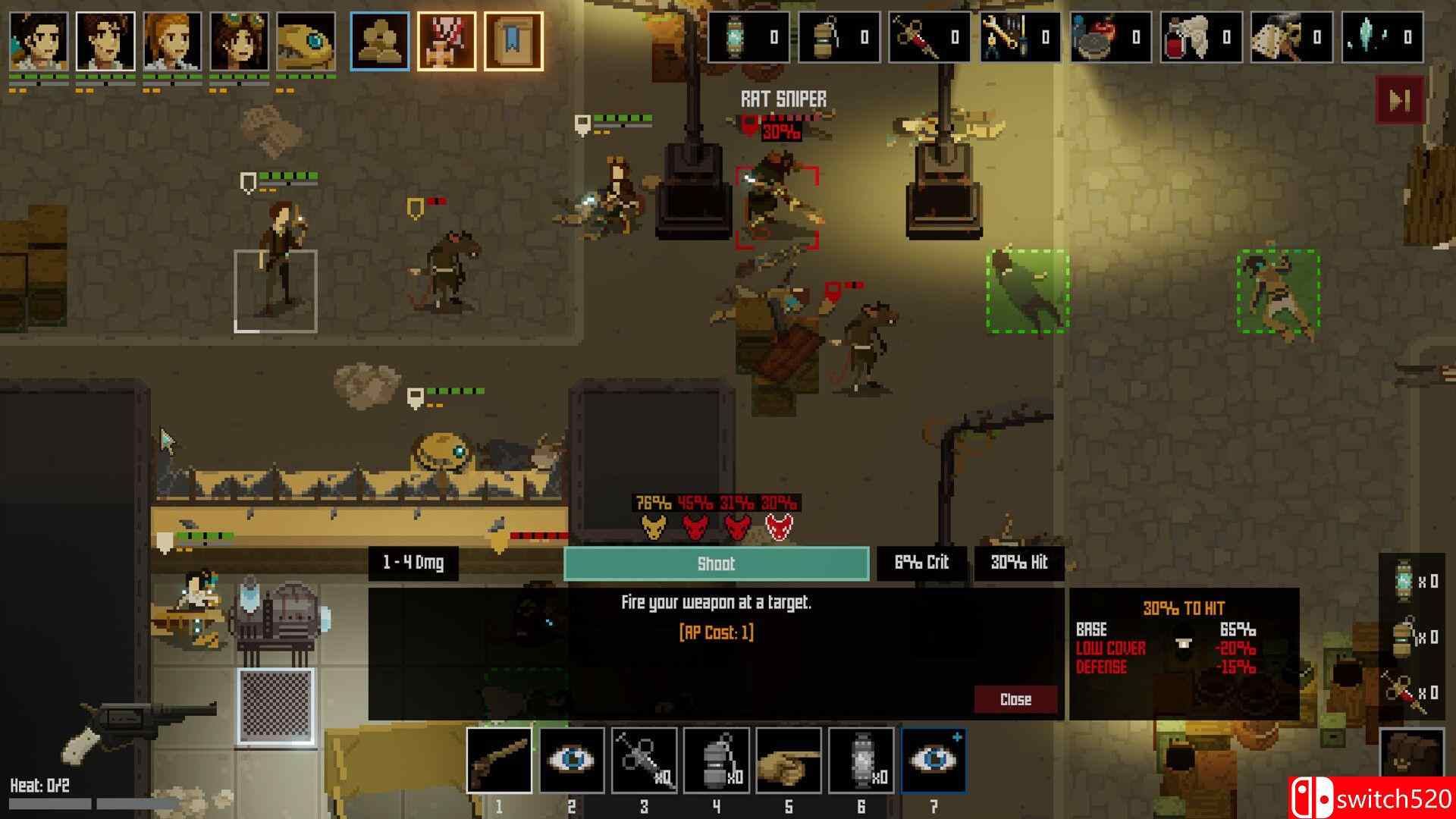Screen dimensions: 1456x819
Task: Use the syringe item in slot 3
Action: pyautogui.click(x=644, y=760)
